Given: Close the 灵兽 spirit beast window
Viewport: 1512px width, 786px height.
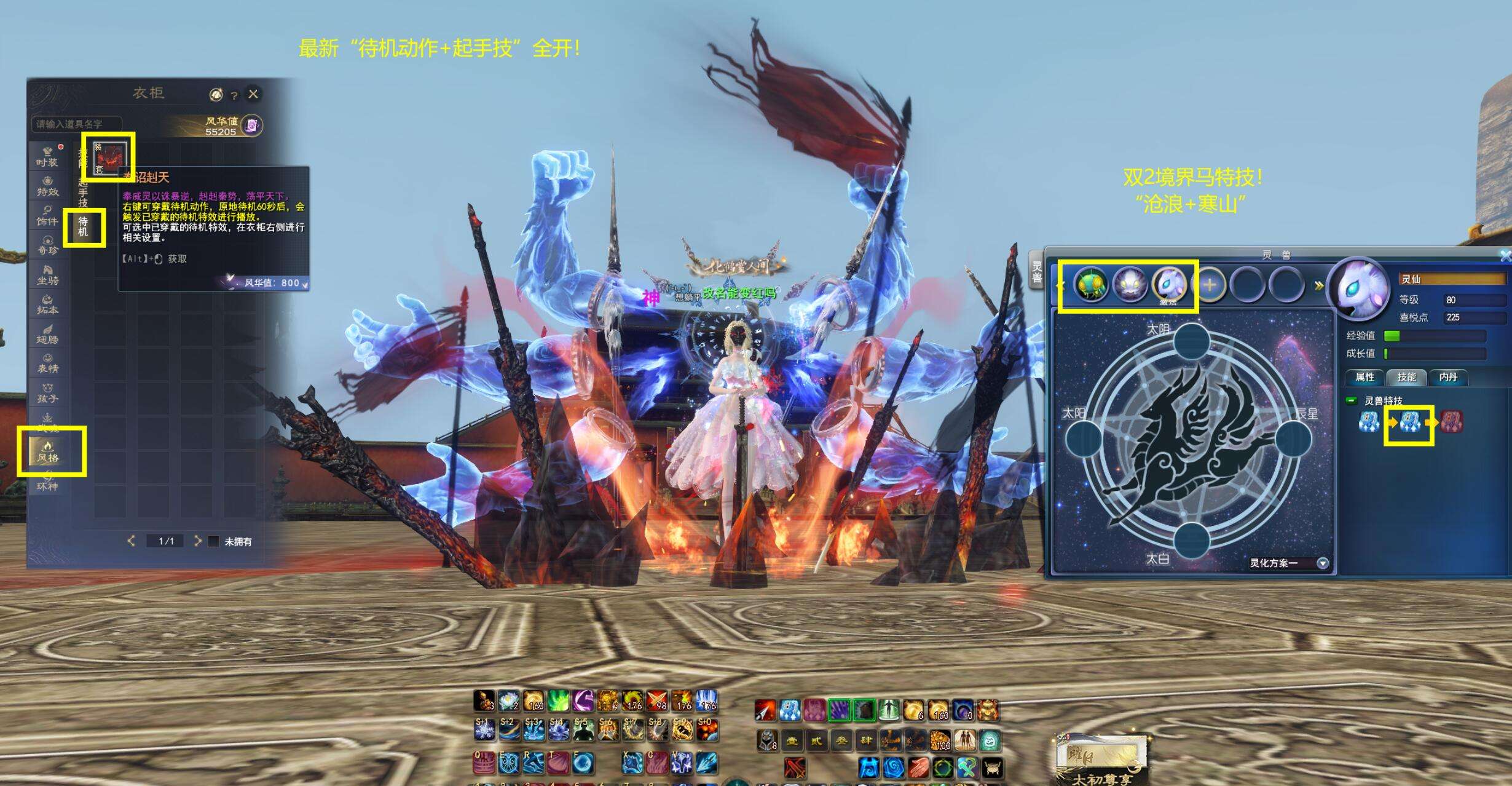Looking at the screenshot, I should tap(1505, 255).
